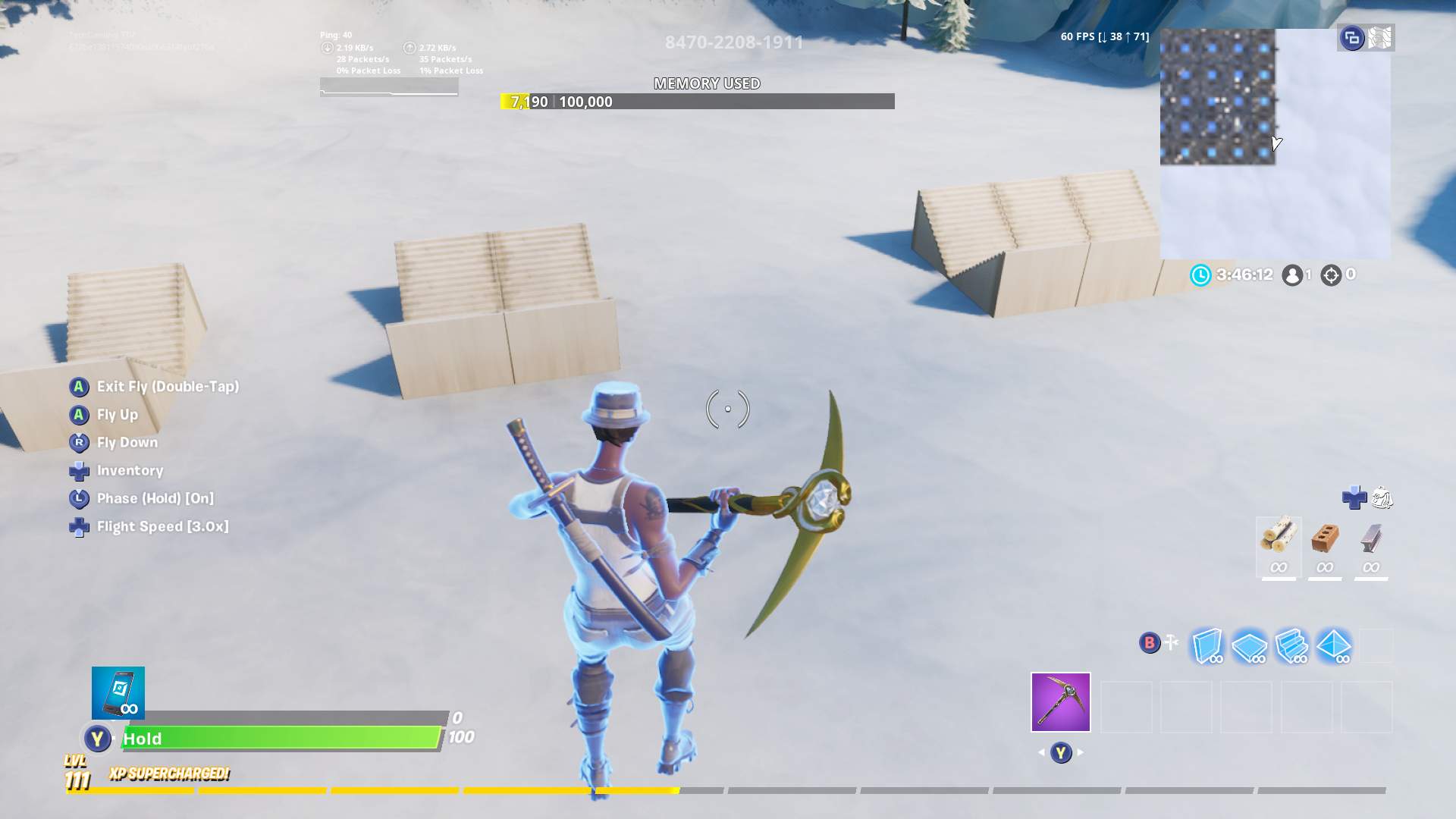
Task: Click the player count icon near the minimap
Action: pyautogui.click(x=1291, y=275)
